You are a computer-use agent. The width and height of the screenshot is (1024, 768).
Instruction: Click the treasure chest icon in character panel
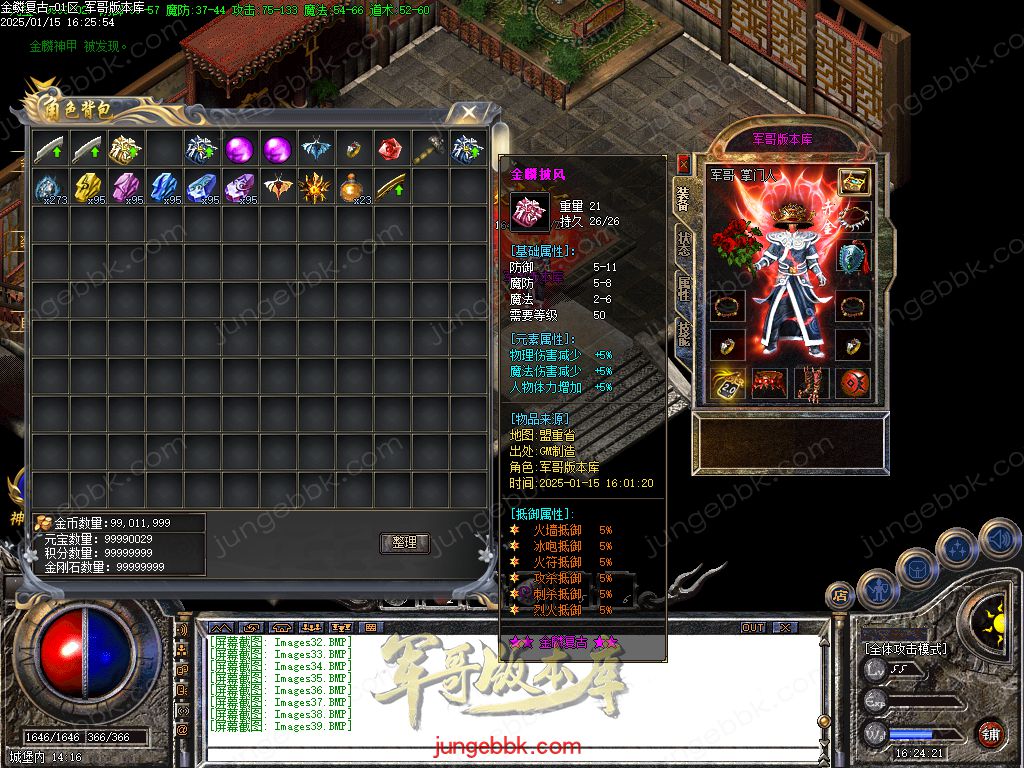853,181
